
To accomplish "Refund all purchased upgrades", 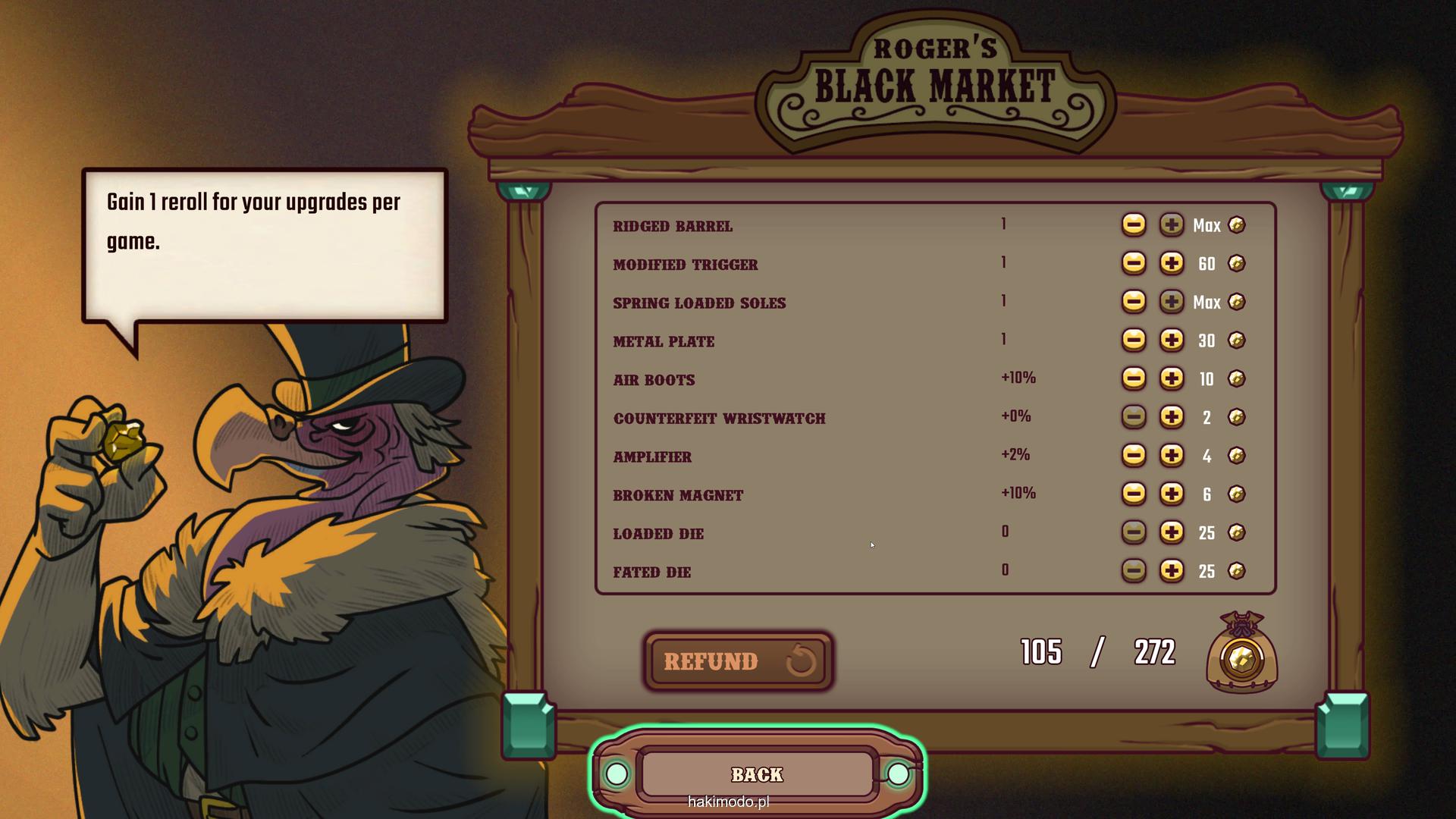I will pos(738,661).
